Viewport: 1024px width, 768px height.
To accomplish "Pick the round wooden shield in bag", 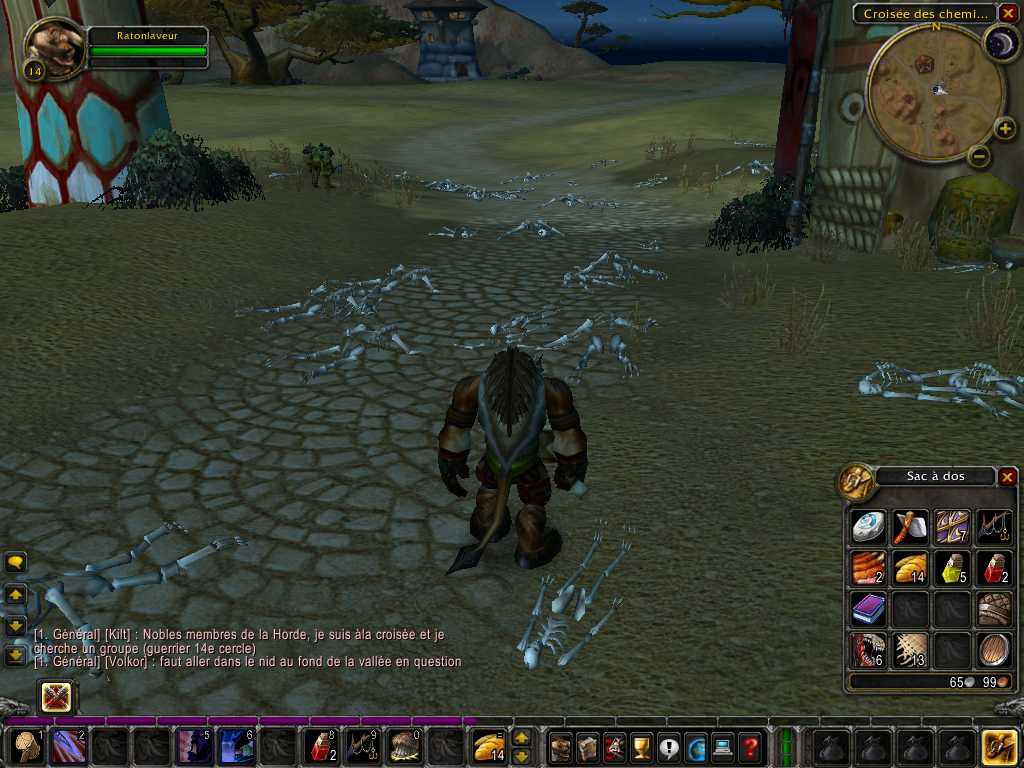I will coord(992,650).
